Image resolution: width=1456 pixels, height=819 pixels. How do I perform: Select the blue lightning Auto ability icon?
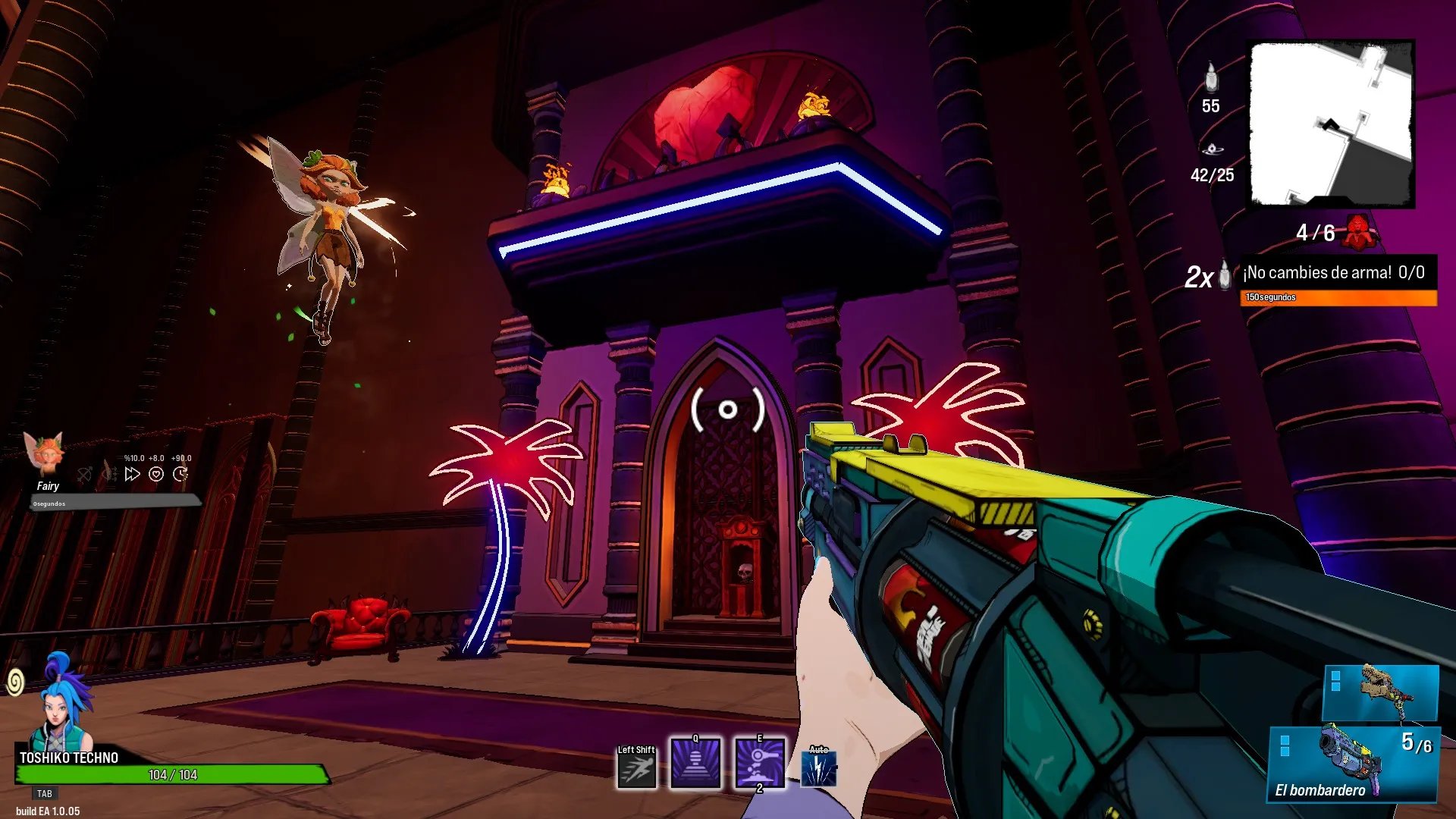(x=819, y=769)
